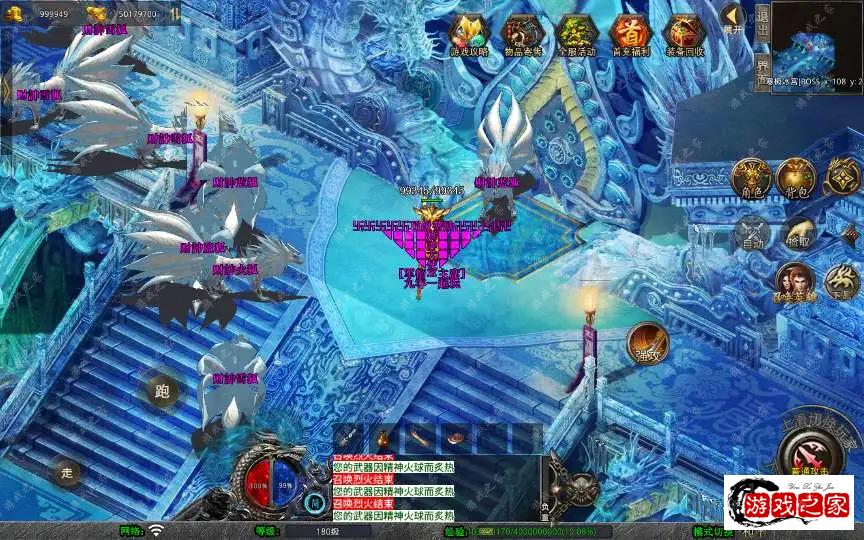Image resolution: width=864 pixels, height=540 pixels.
Task: Open the 装备回收 equipment recycling chest
Action: coord(684,35)
